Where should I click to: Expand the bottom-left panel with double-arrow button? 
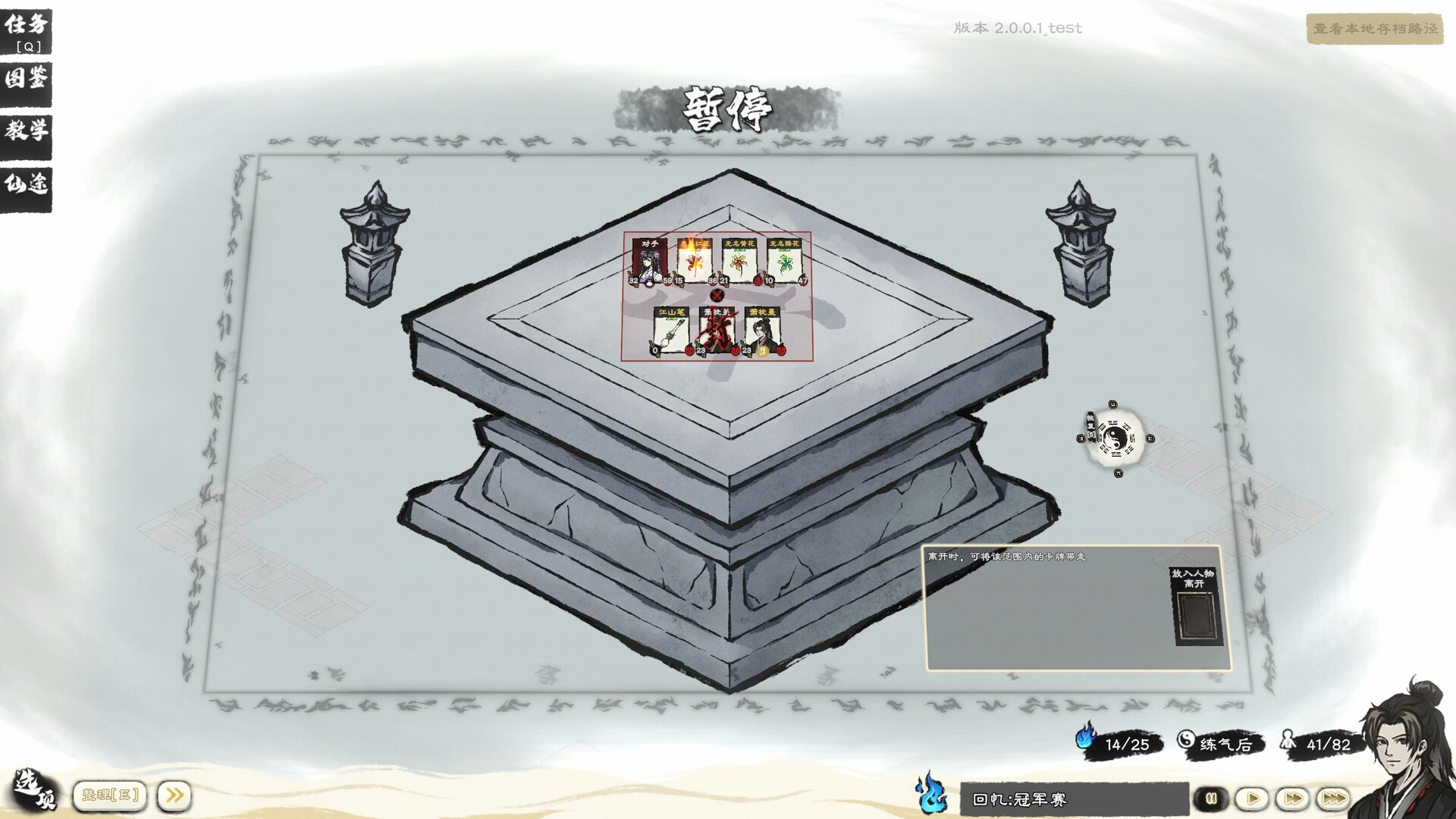click(x=174, y=795)
